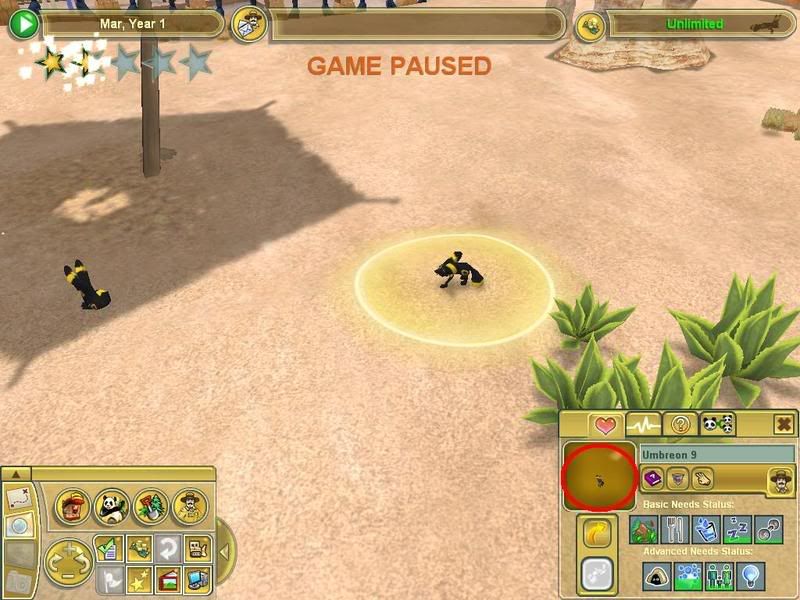The height and width of the screenshot is (600, 800).
Task: Collapse the main toolbar with up arrow
Action: (16, 473)
